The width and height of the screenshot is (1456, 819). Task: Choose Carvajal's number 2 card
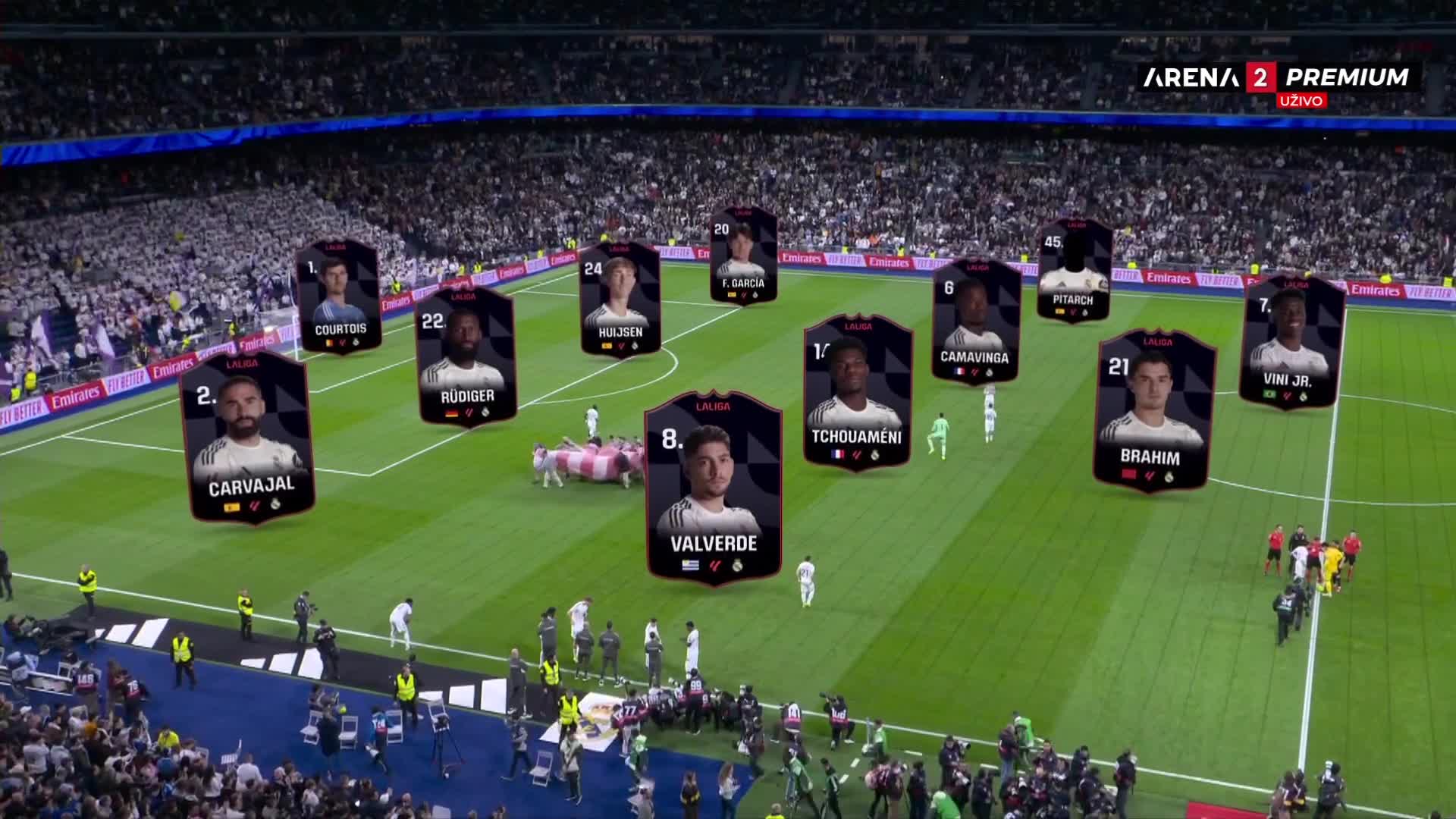pos(247,438)
